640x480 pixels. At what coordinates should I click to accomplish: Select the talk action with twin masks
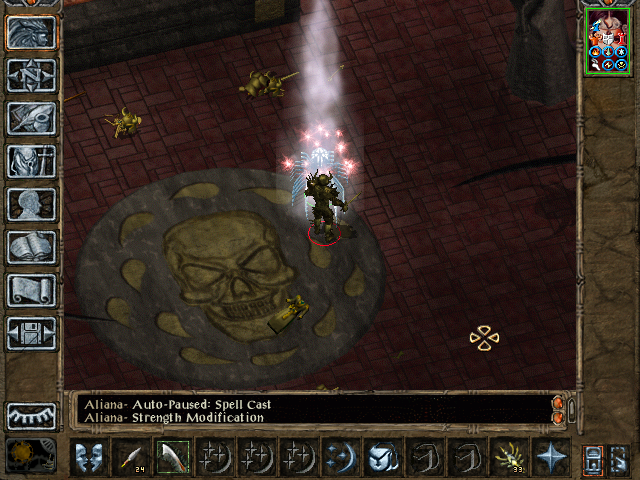pyautogui.click(x=88, y=457)
